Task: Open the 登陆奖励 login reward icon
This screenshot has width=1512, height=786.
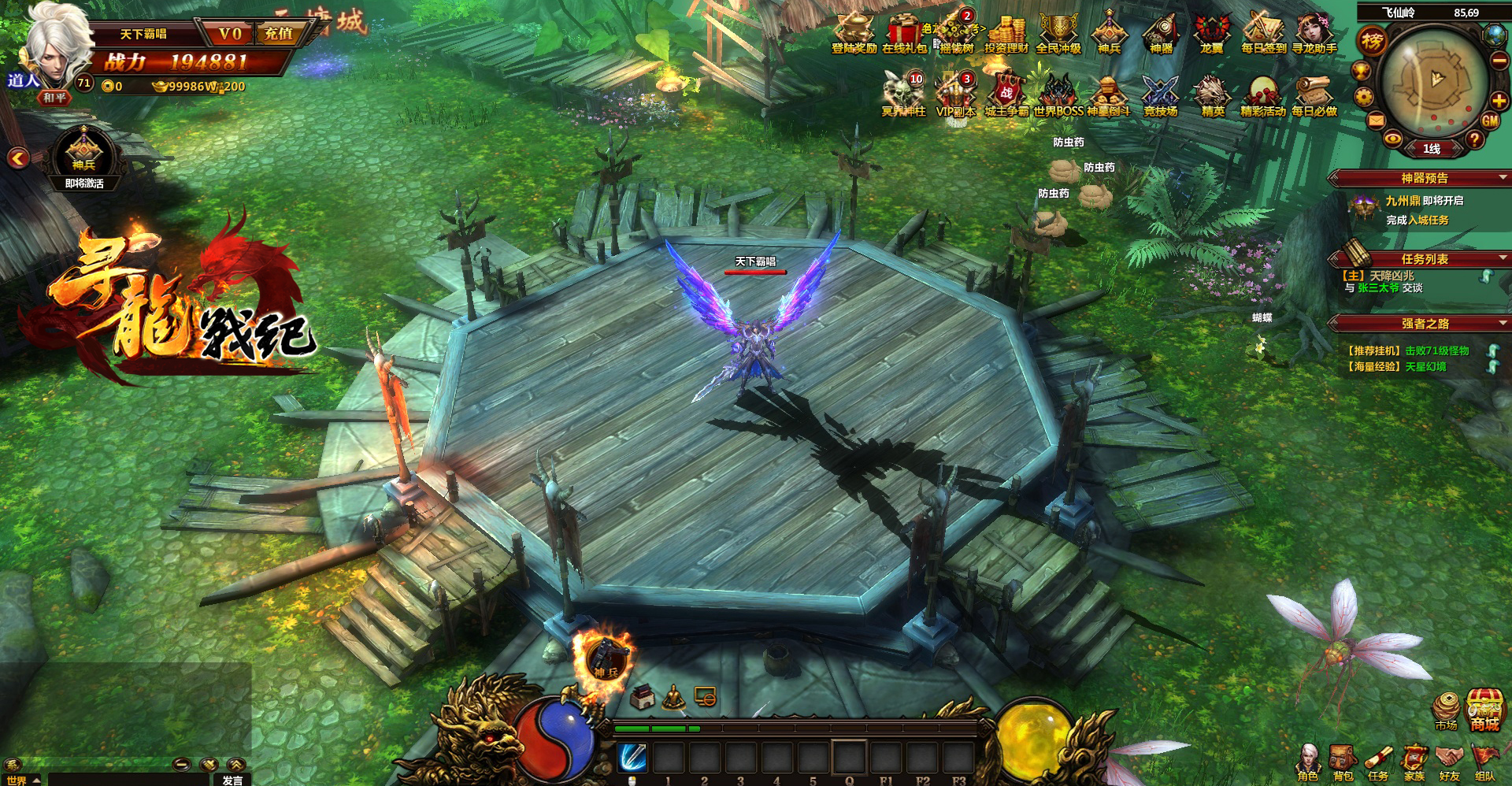Action: (854, 32)
